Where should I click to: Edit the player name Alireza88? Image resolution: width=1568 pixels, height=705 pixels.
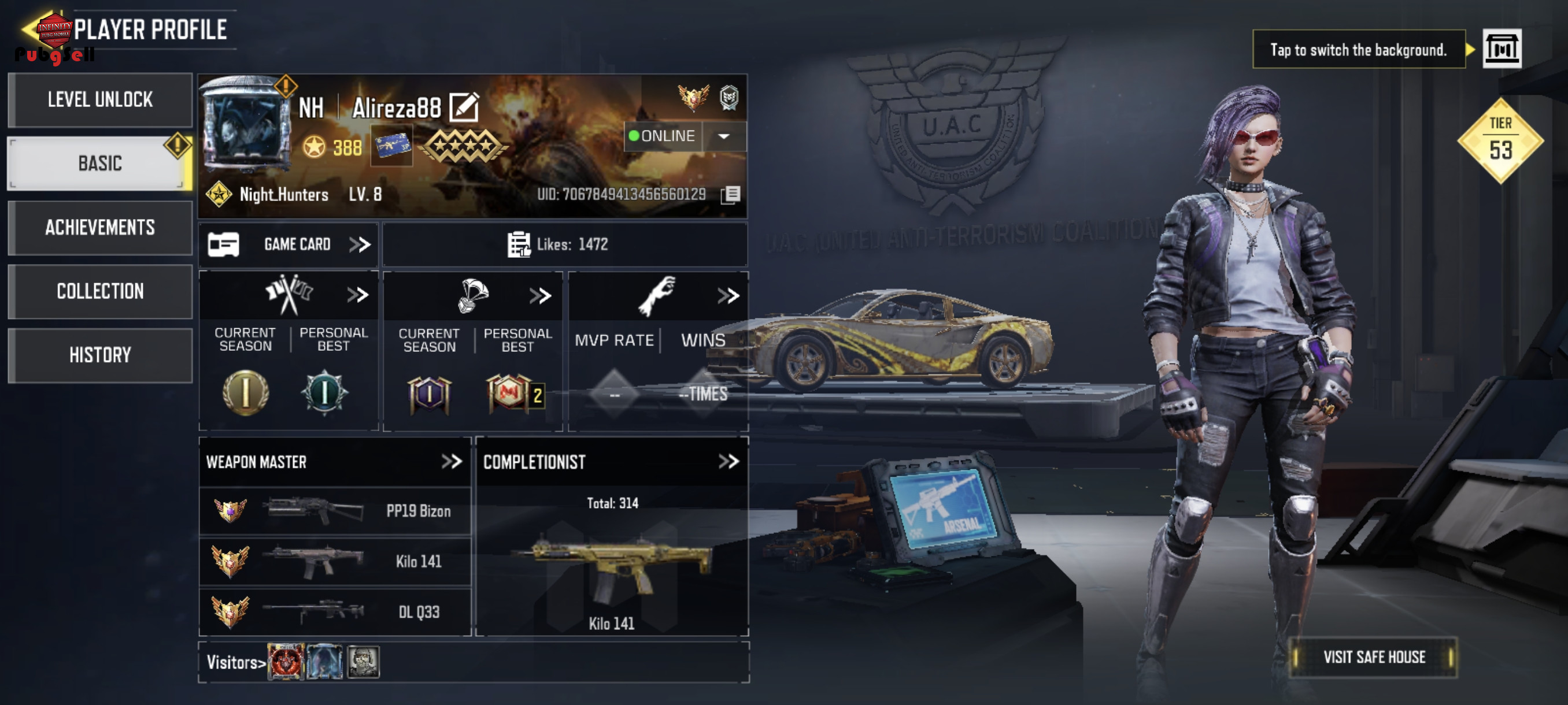(464, 107)
